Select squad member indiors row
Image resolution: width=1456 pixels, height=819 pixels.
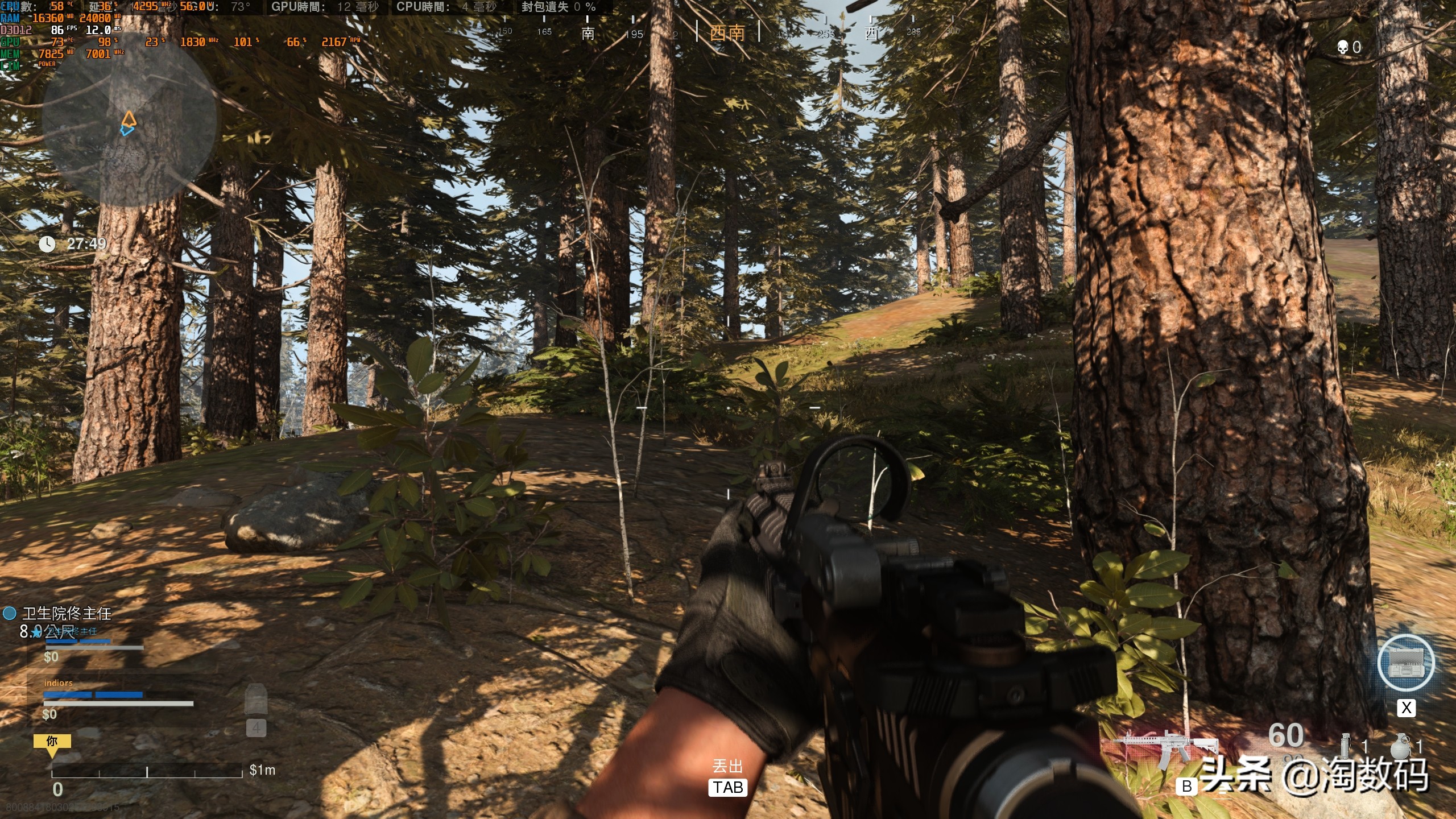tap(59, 682)
